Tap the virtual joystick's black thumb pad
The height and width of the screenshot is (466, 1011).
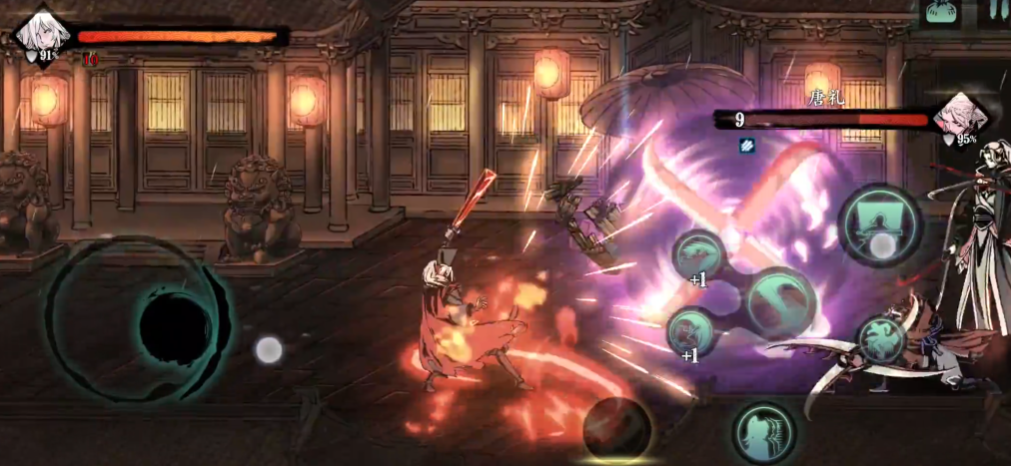[x=174, y=328]
